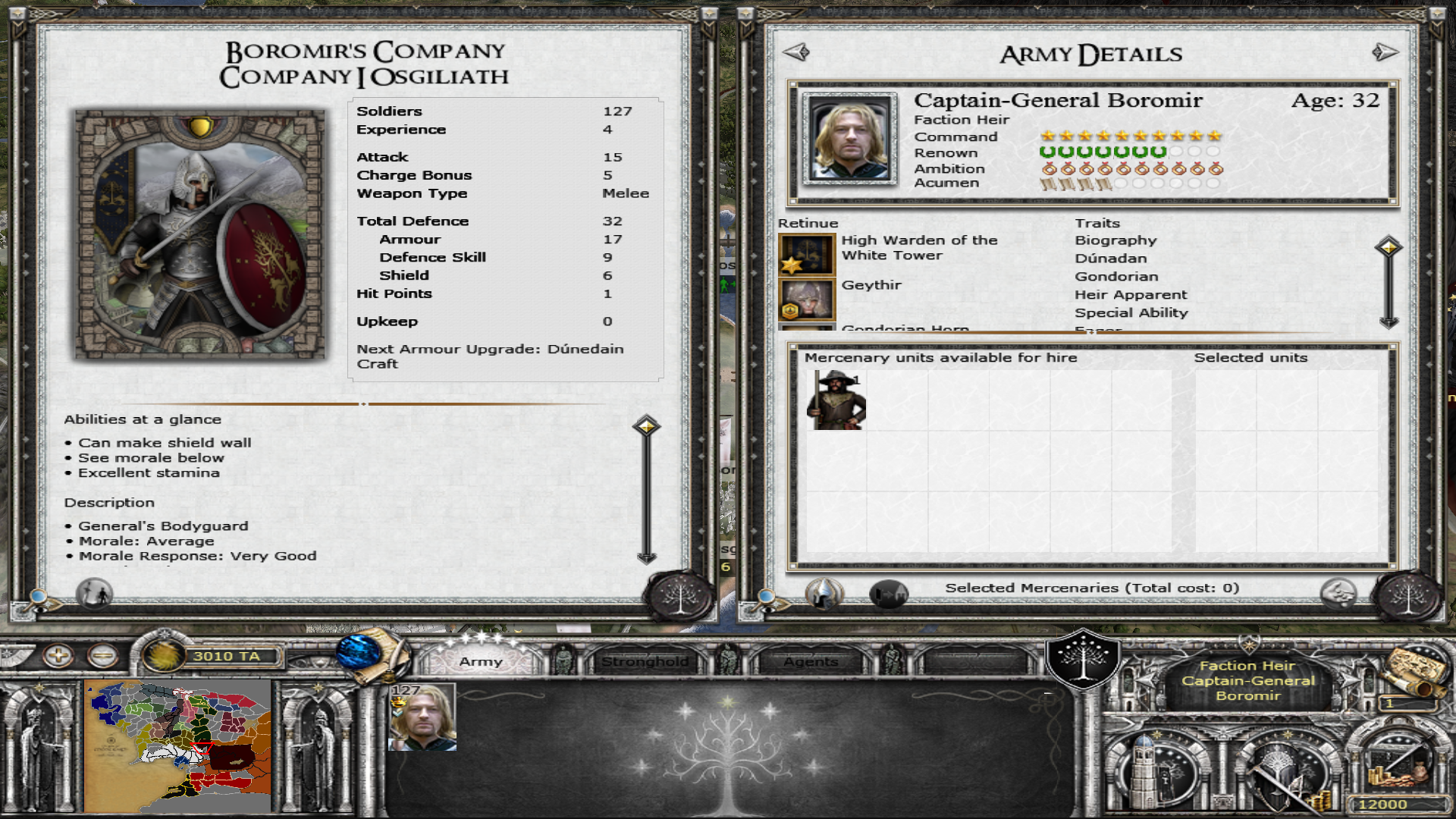Click the campaign minimap

pyautogui.click(x=177, y=746)
